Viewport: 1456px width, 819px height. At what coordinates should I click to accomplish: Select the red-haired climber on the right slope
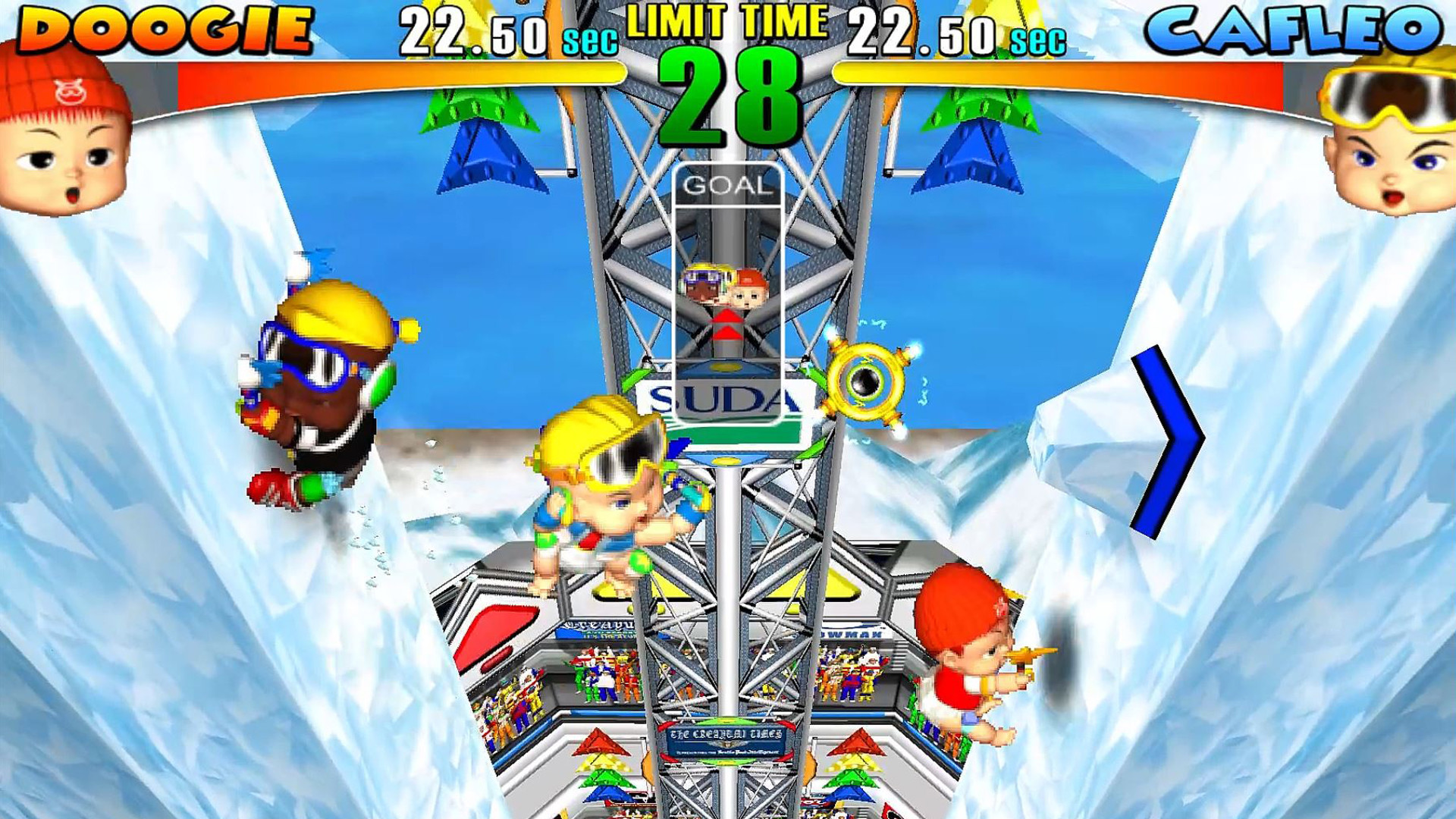(x=971, y=660)
